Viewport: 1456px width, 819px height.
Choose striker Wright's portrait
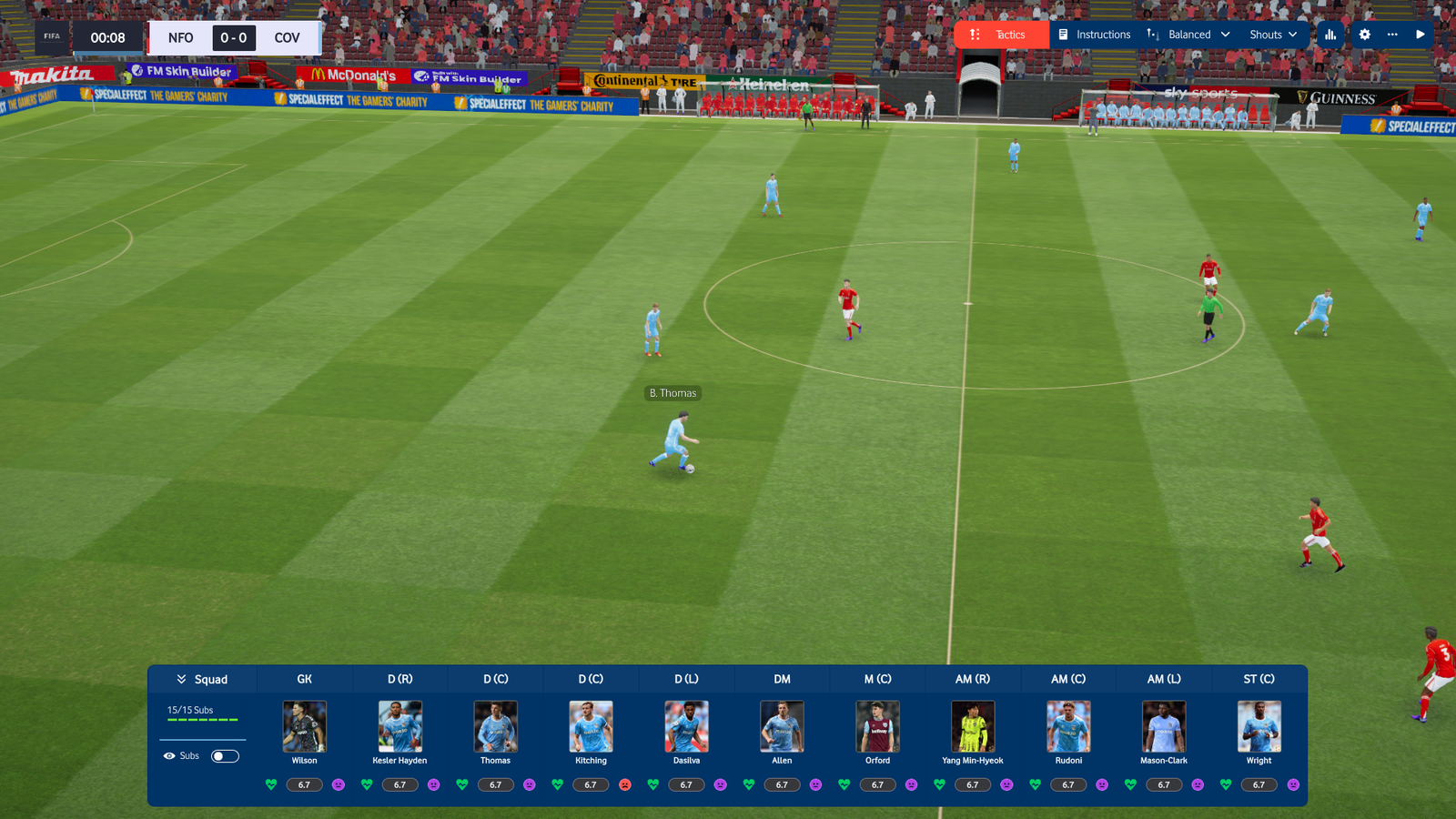1259,726
